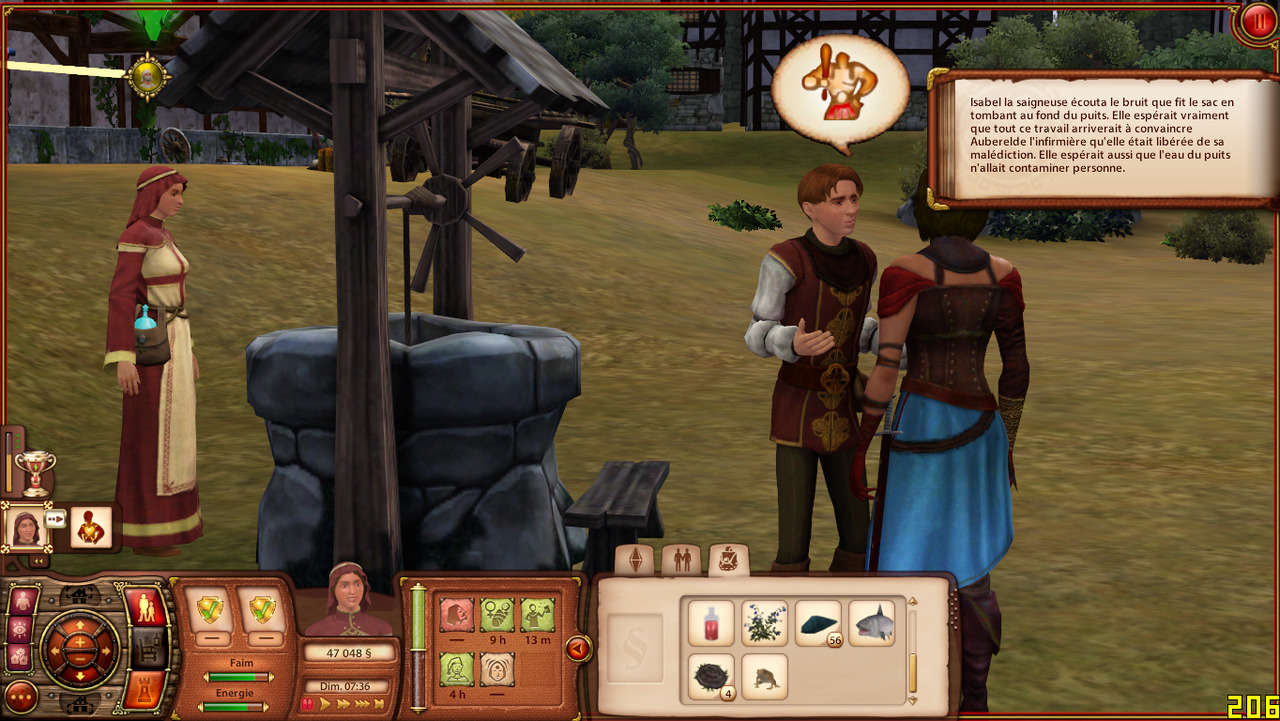Pick the dark stone item with count 56
Viewport: 1280px width, 721px height.
pos(818,623)
